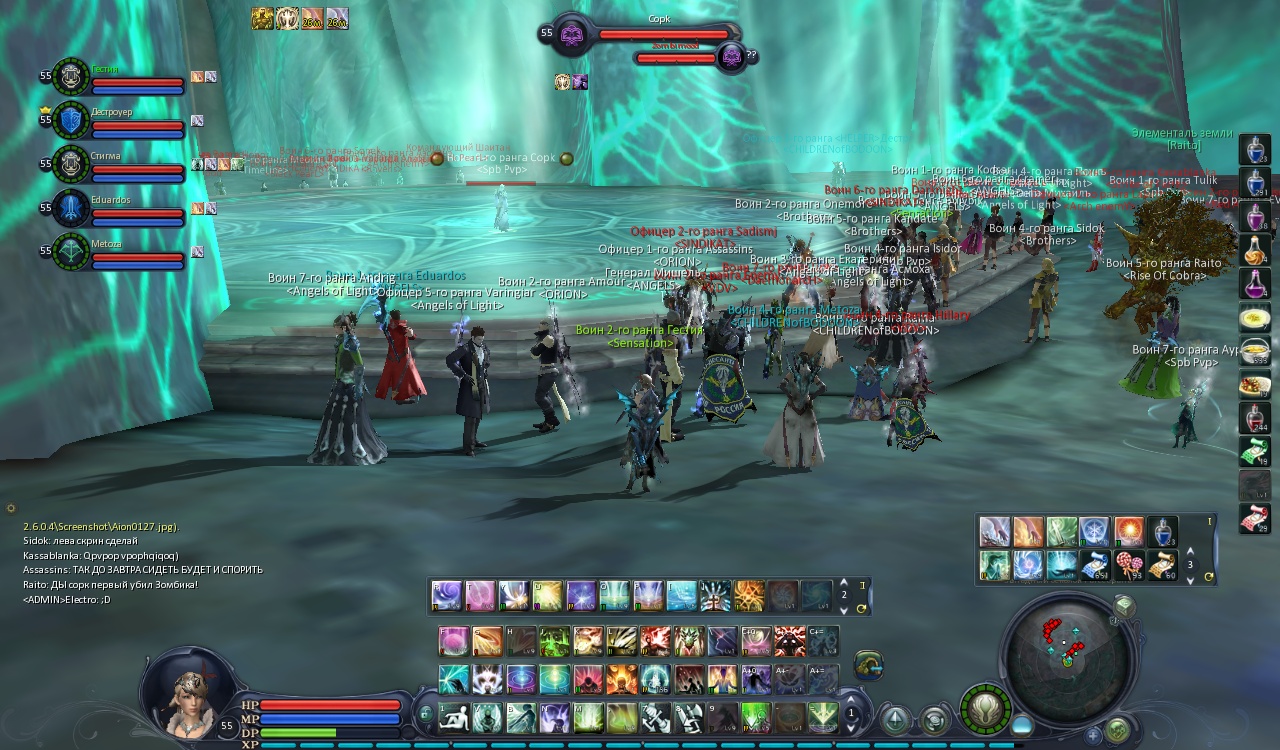This screenshot has height=750, width=1280.
Task: Toggle the winged flight button
Action: 986,709
